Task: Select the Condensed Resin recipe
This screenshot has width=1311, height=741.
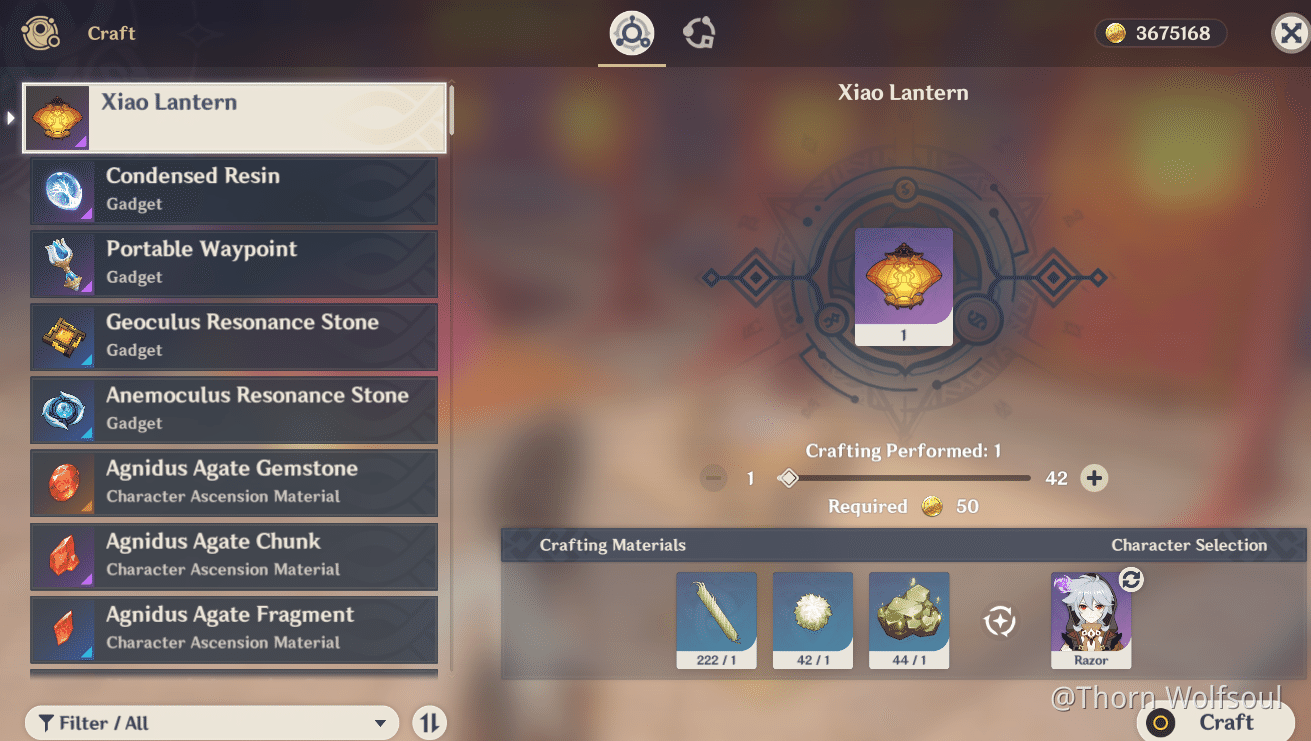Action: click(233, 190)
